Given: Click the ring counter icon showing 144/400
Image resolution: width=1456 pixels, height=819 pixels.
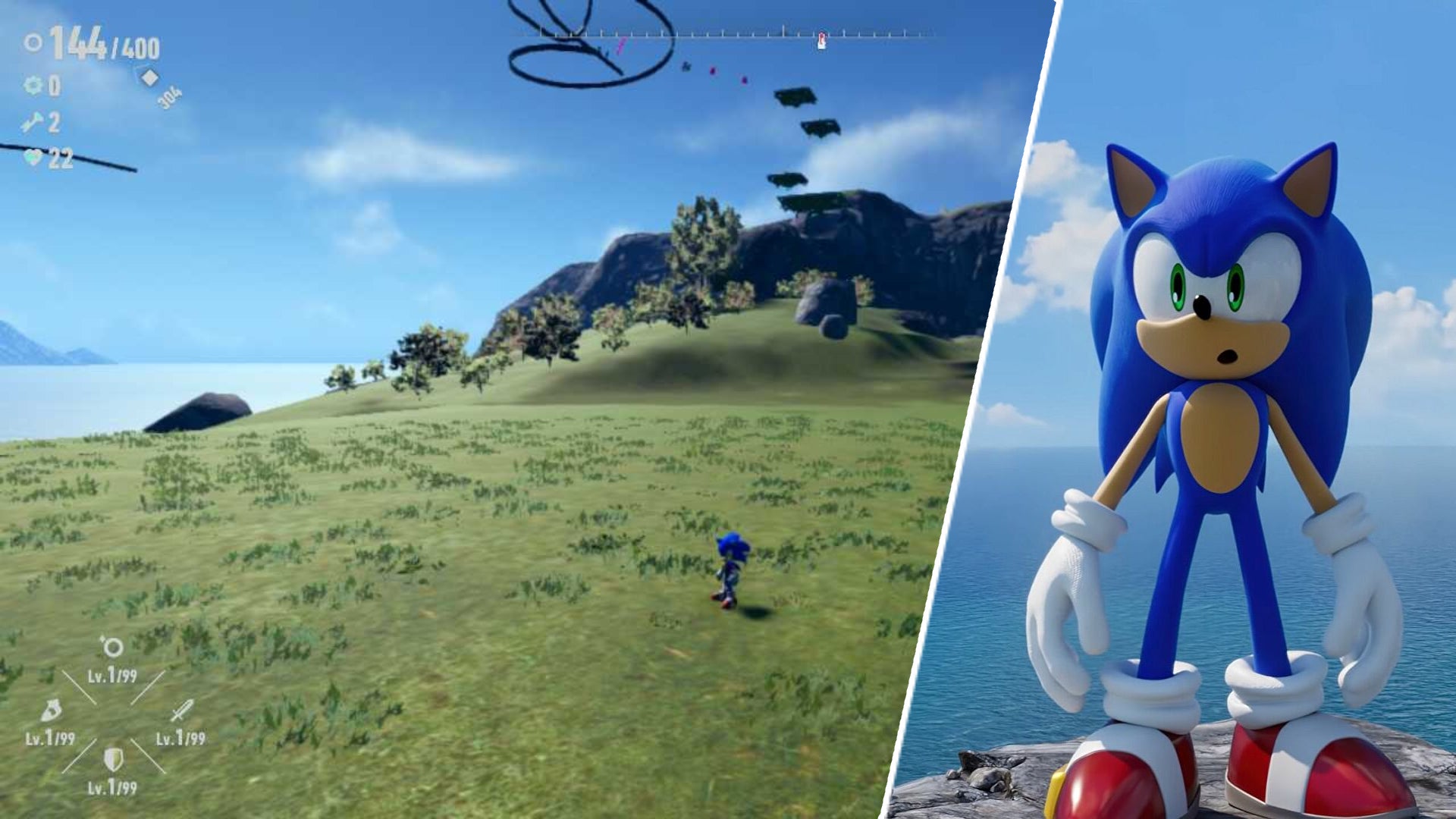Looking at the screenshot, I should coord(34,42).
